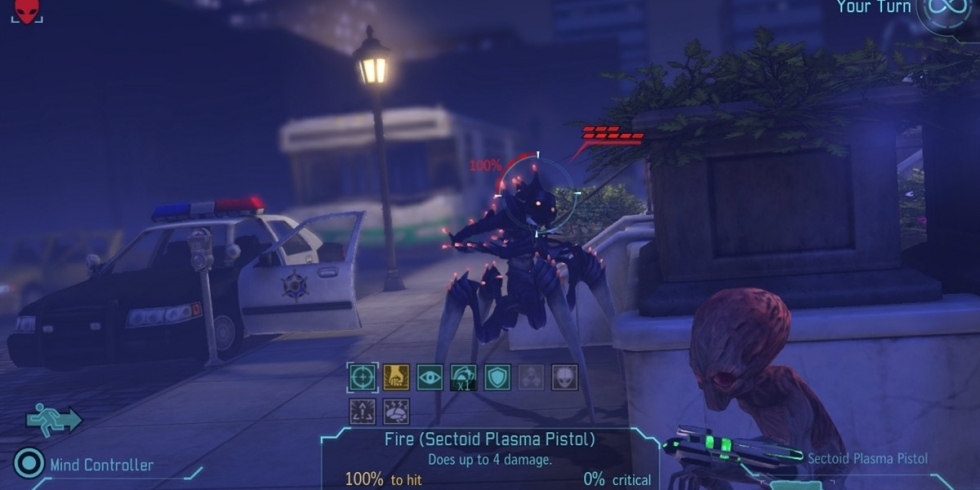The image size is (980, 490).
Task: Select the alien head ability icon
Action: coord(565,377)
